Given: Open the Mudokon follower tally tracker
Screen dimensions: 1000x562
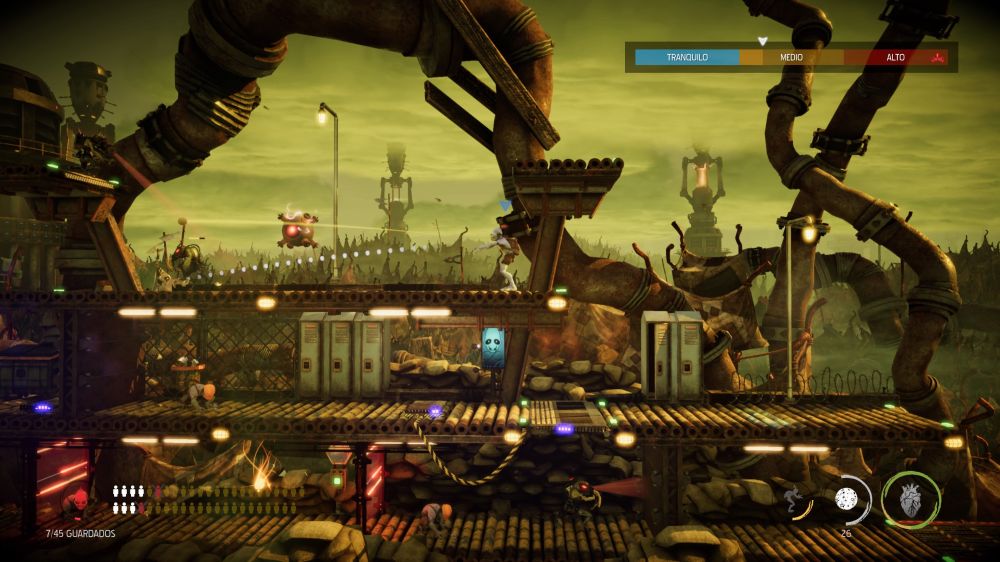Looking at the screenshot, I should [x=205, y=499].
